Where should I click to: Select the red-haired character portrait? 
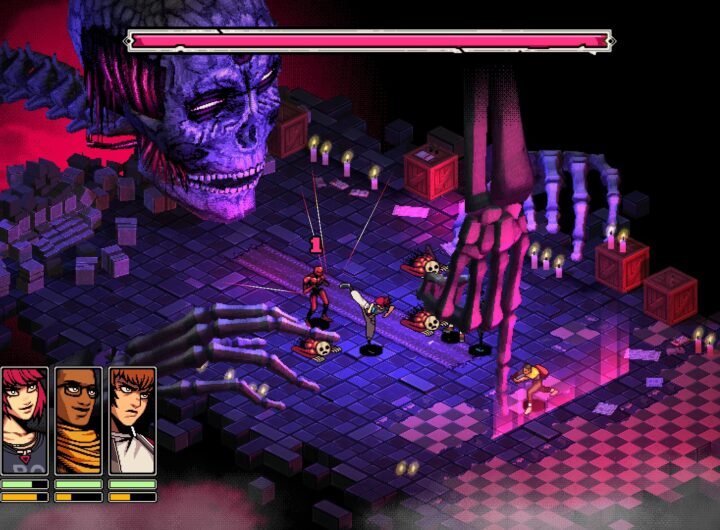click(25, 420)
